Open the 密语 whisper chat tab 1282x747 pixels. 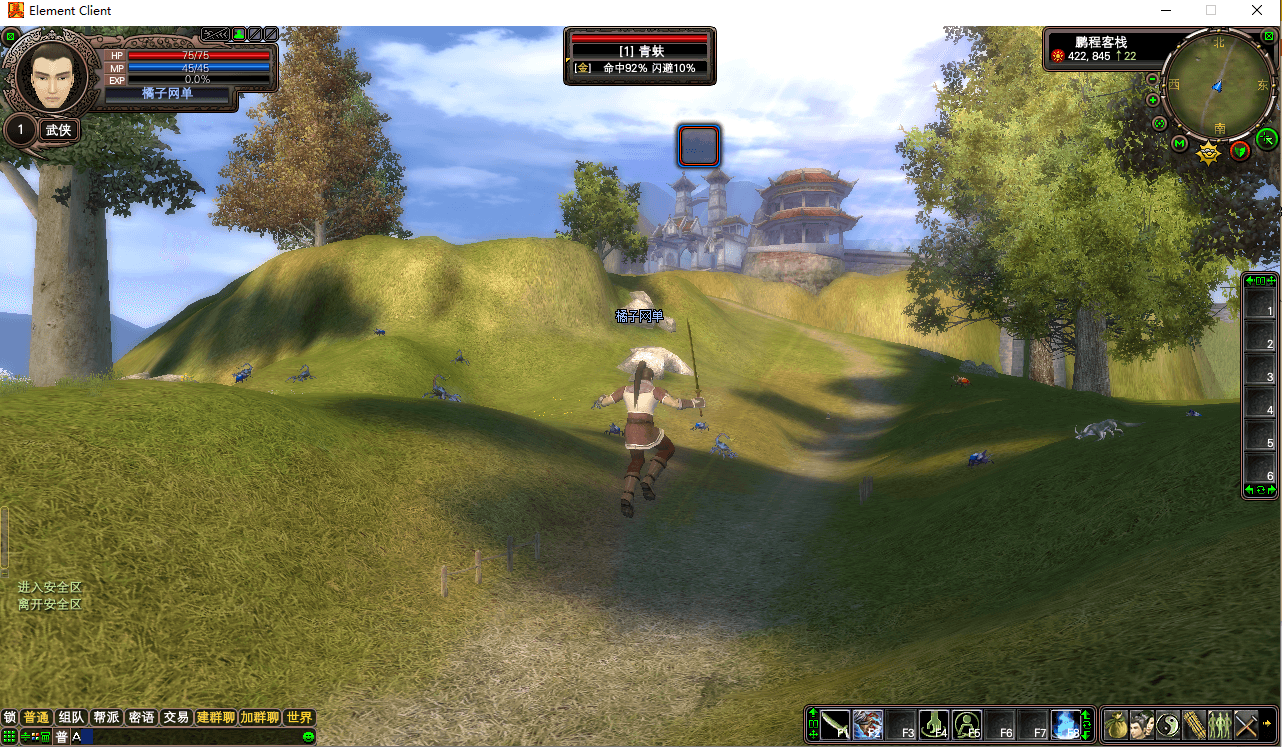[141, 717]
